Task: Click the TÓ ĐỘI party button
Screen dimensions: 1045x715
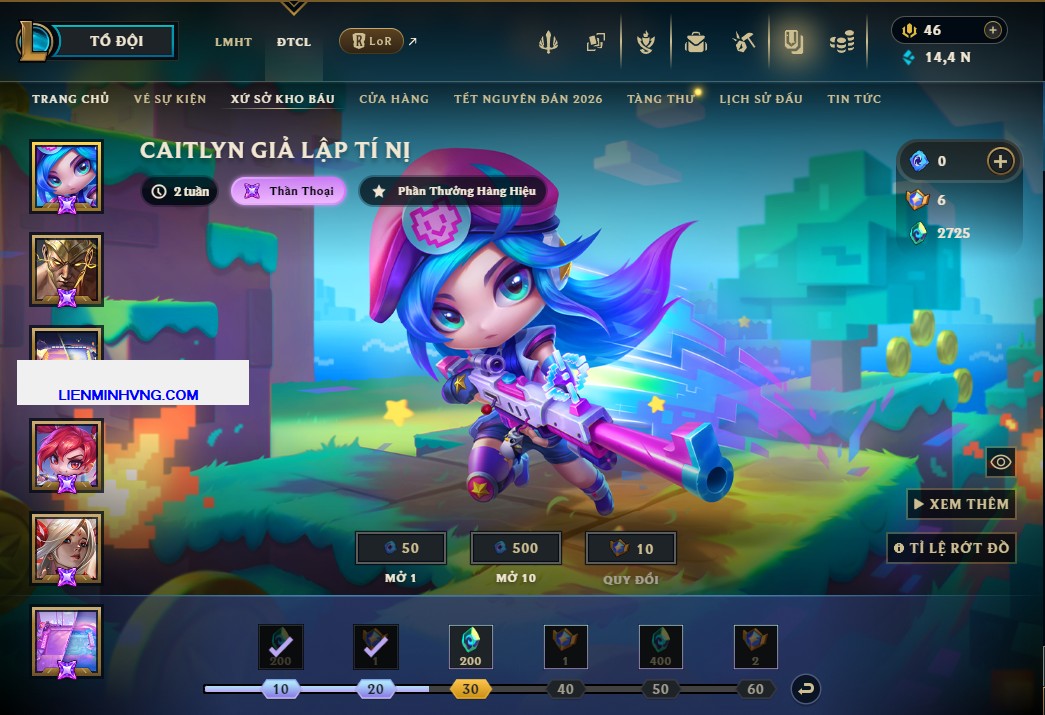Action: 116,41
